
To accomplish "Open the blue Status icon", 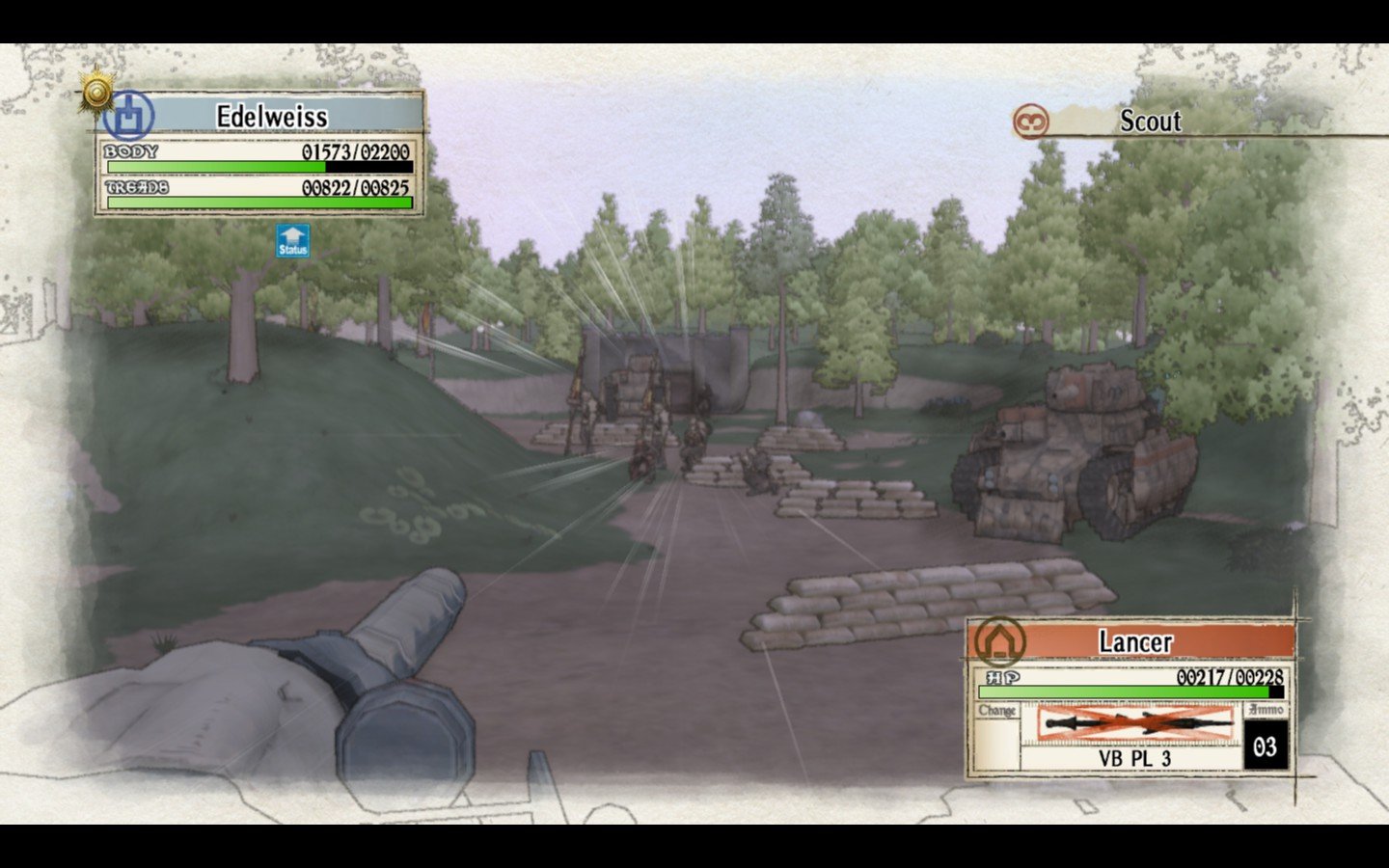I will click(292, 241).
